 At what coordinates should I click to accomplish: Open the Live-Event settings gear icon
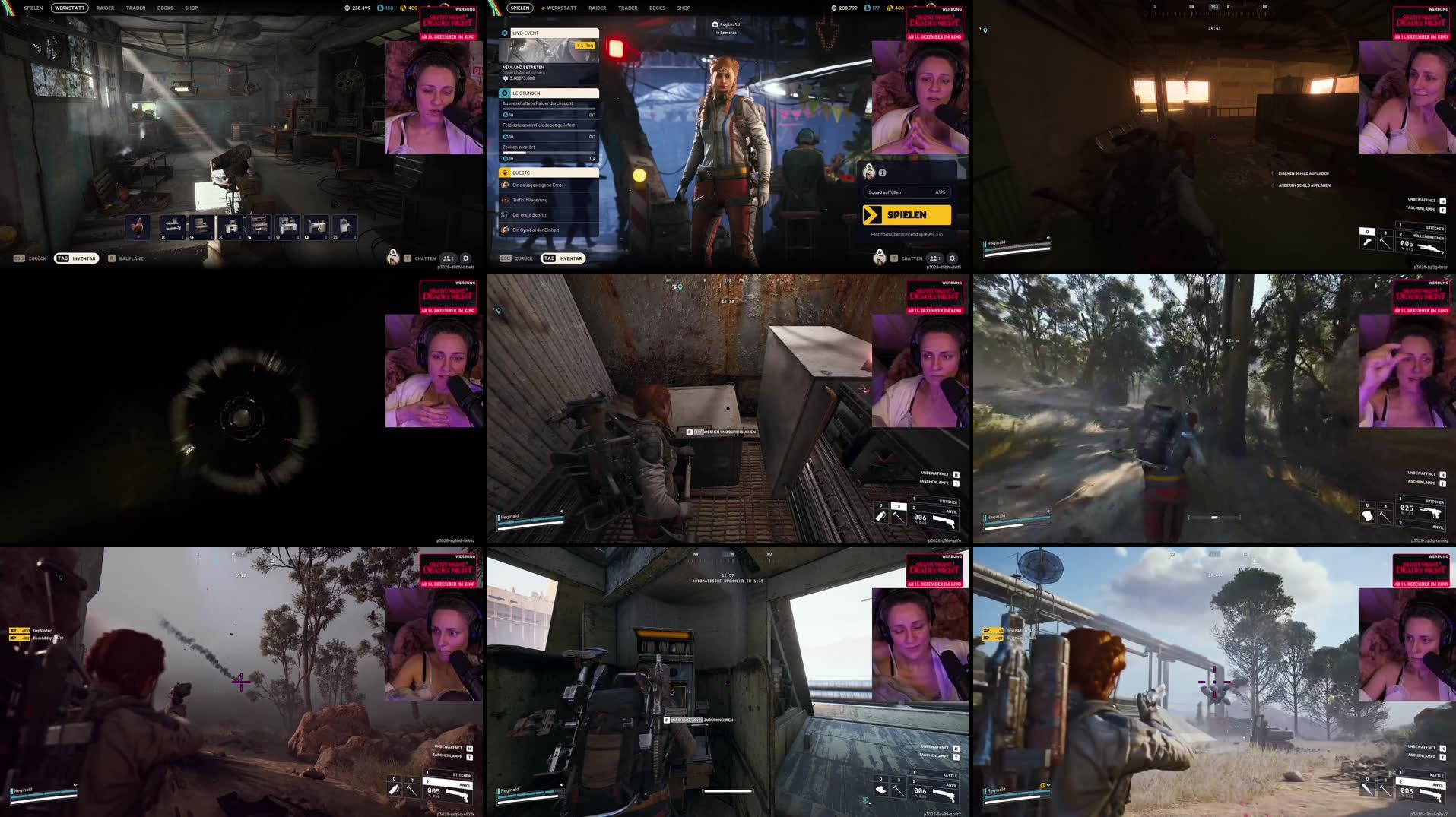click(x=504, y=33)
